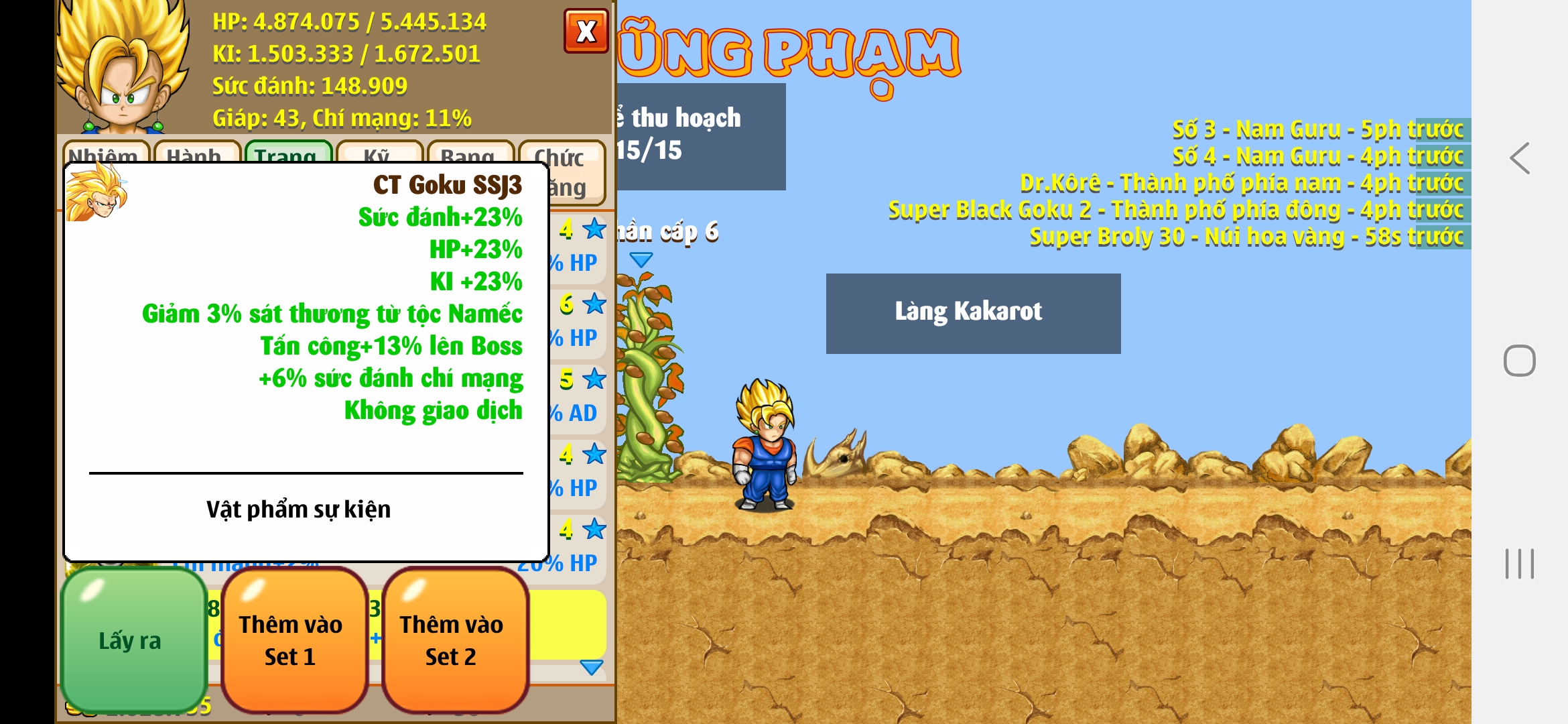The width and height of the screenshot is (1568, 724).
Task: Tap the Super Black Goku 2 boss notification
Action: (x=1175, y=210)
